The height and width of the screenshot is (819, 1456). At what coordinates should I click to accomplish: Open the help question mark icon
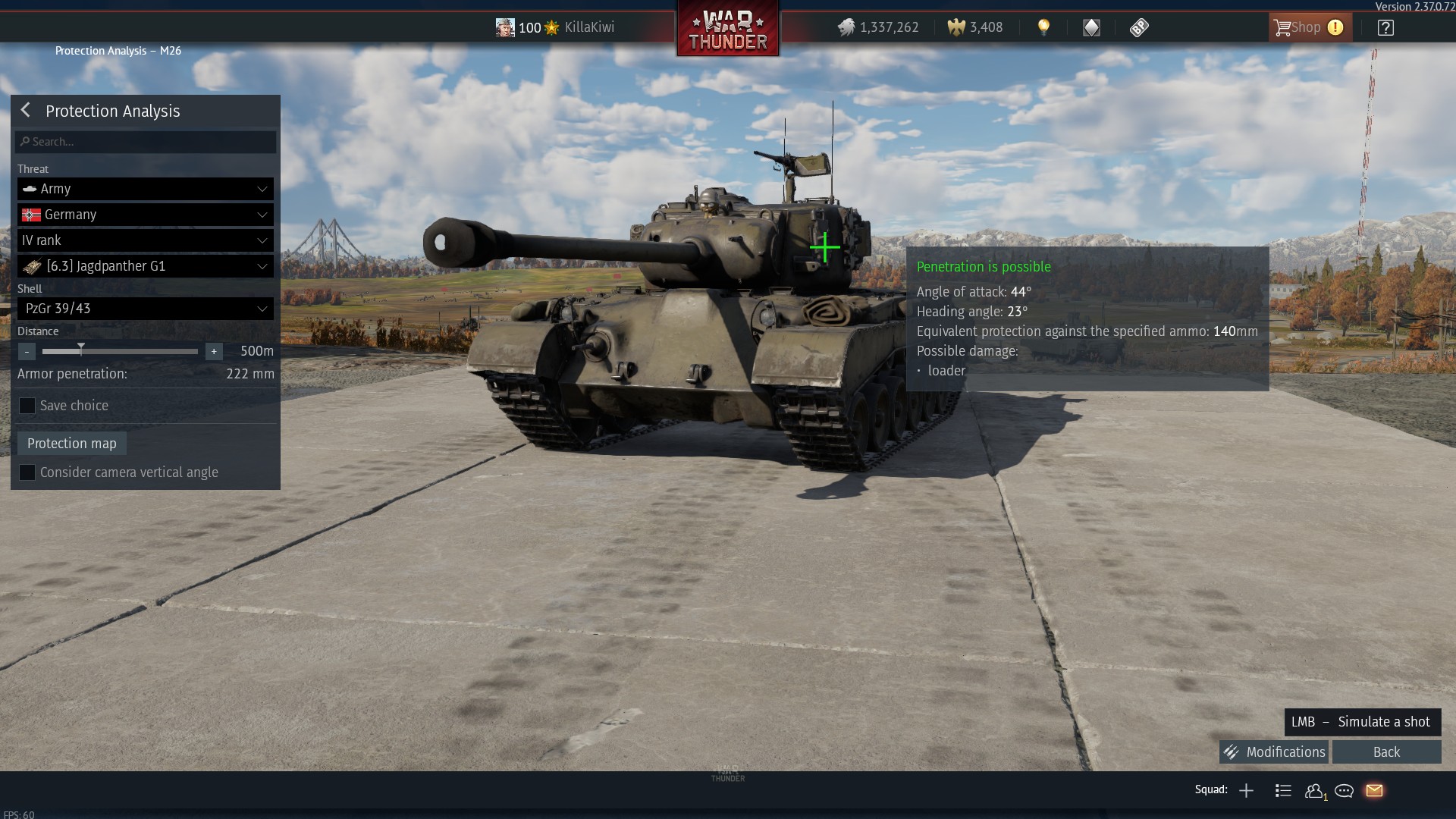(x=1386, y=27)
